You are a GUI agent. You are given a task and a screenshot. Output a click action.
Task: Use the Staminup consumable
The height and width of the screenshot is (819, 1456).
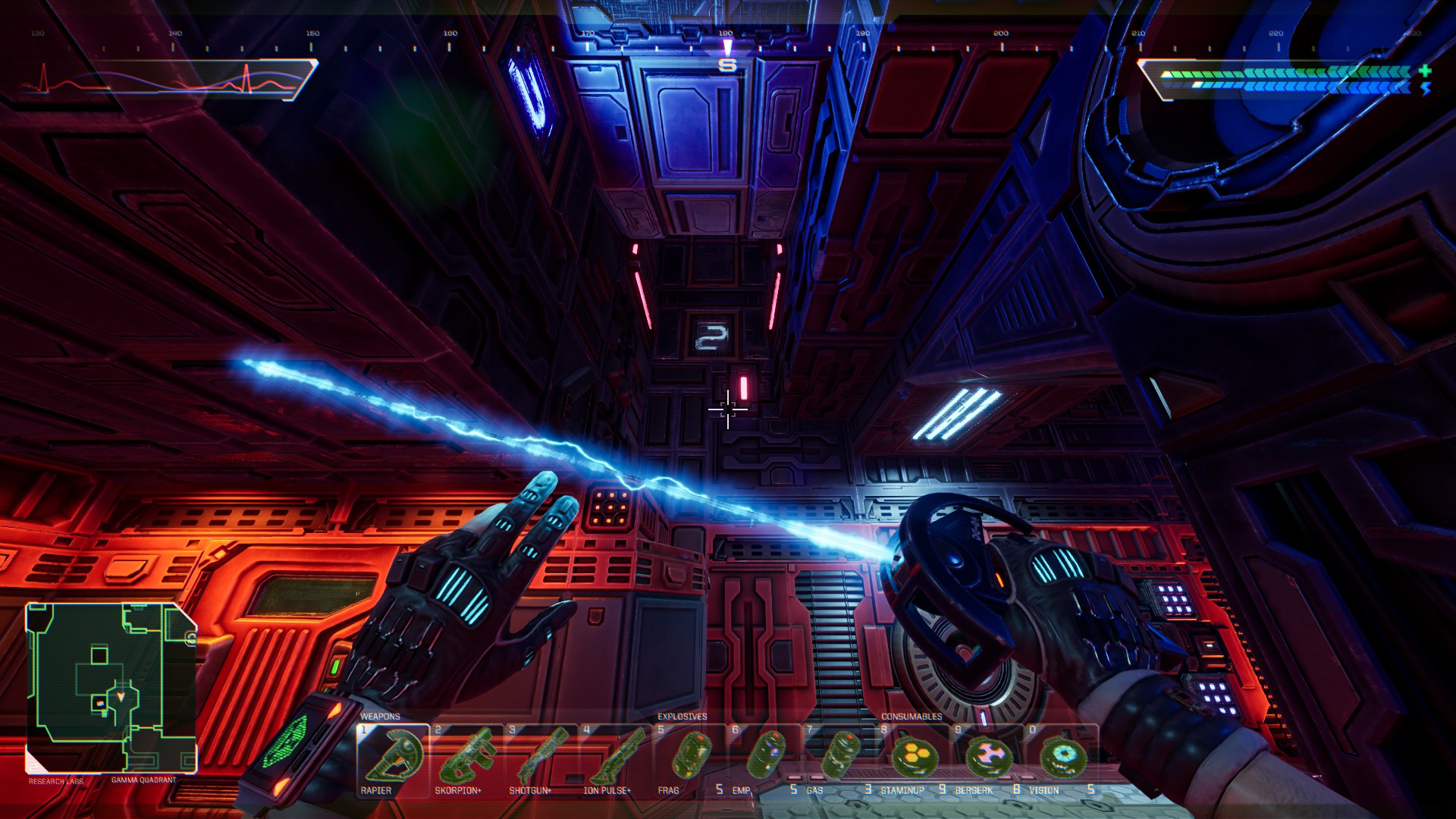pyautogui.click(x=912, y=760)
